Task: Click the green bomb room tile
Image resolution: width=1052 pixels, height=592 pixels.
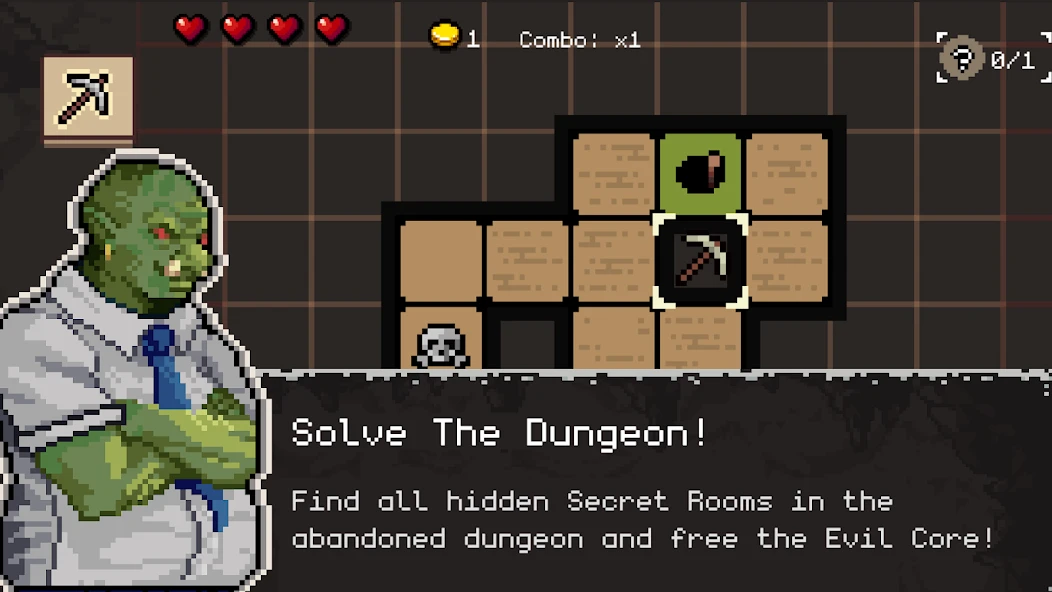Action: click(x=700, y=172)
